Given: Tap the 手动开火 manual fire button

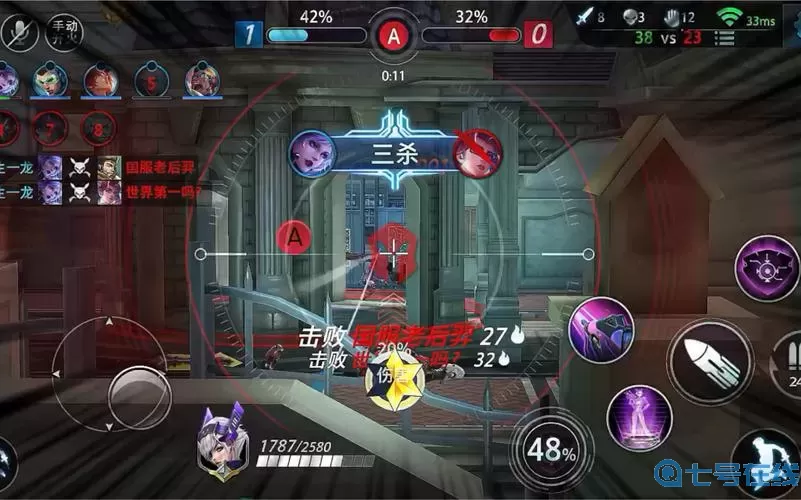Looking at the screenshot, I should click(x=65, y=31).
